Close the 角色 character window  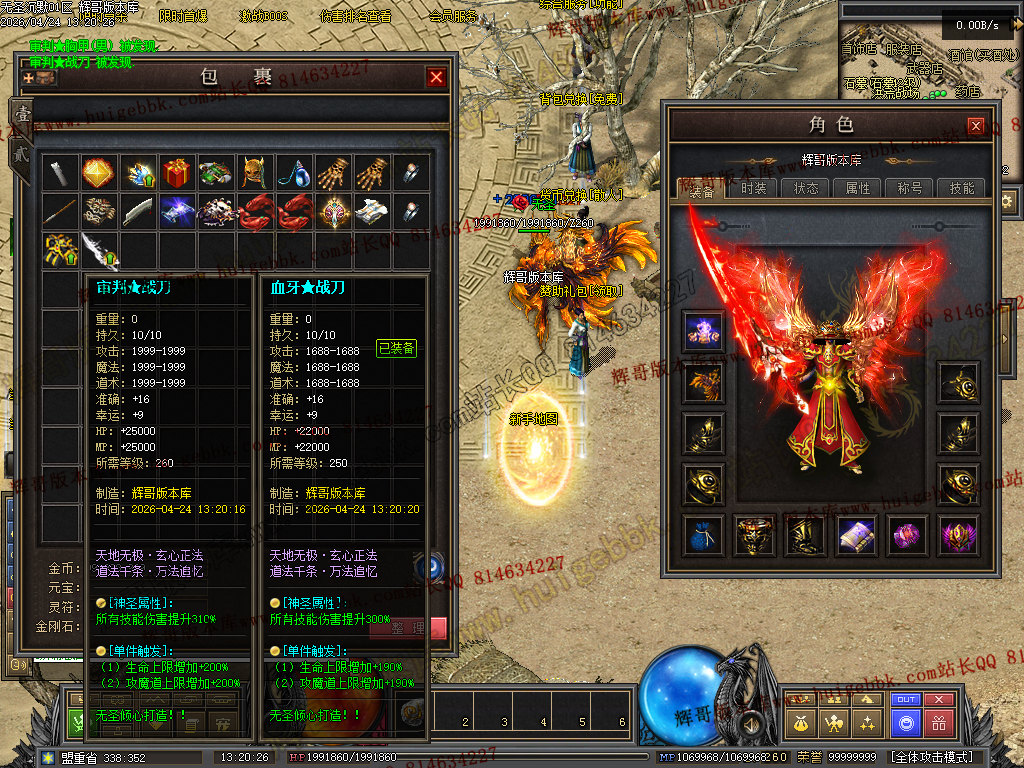coord(976,126)
